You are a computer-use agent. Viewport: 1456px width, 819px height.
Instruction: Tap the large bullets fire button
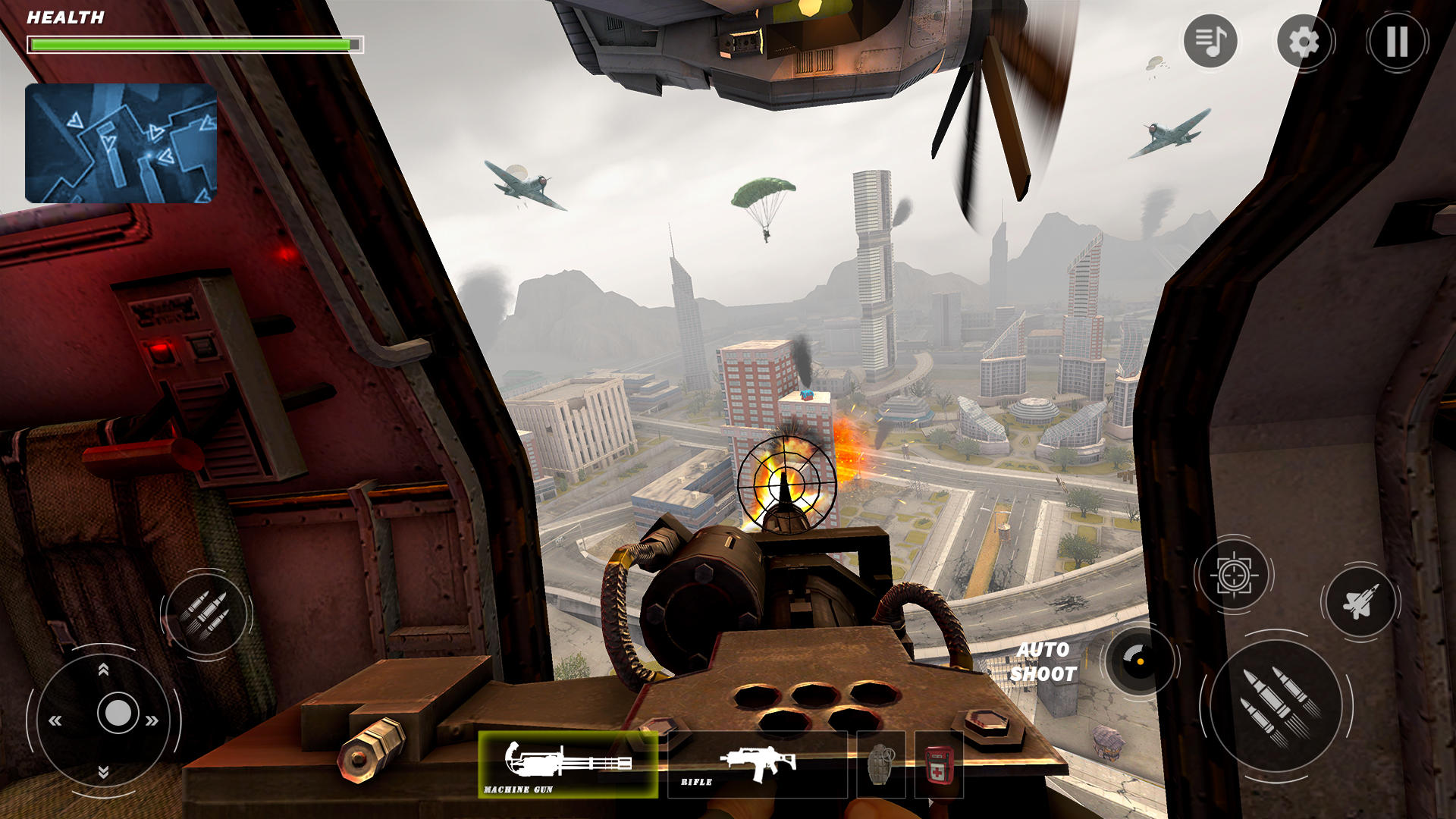coord(1277,705)
